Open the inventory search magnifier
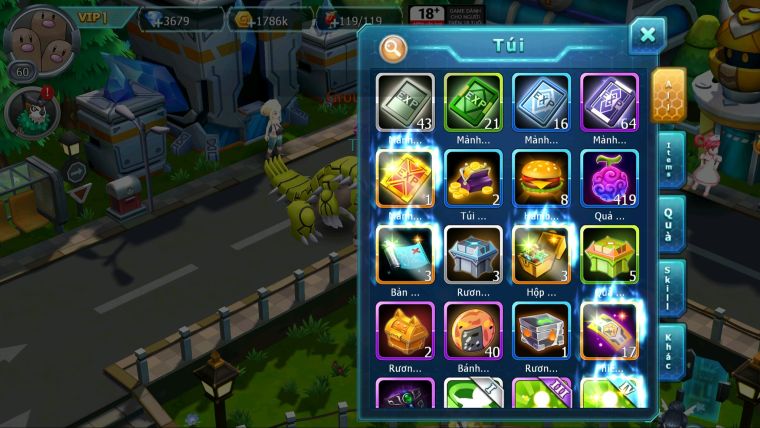This screenshot has height=428, width=760. point(393,47)
